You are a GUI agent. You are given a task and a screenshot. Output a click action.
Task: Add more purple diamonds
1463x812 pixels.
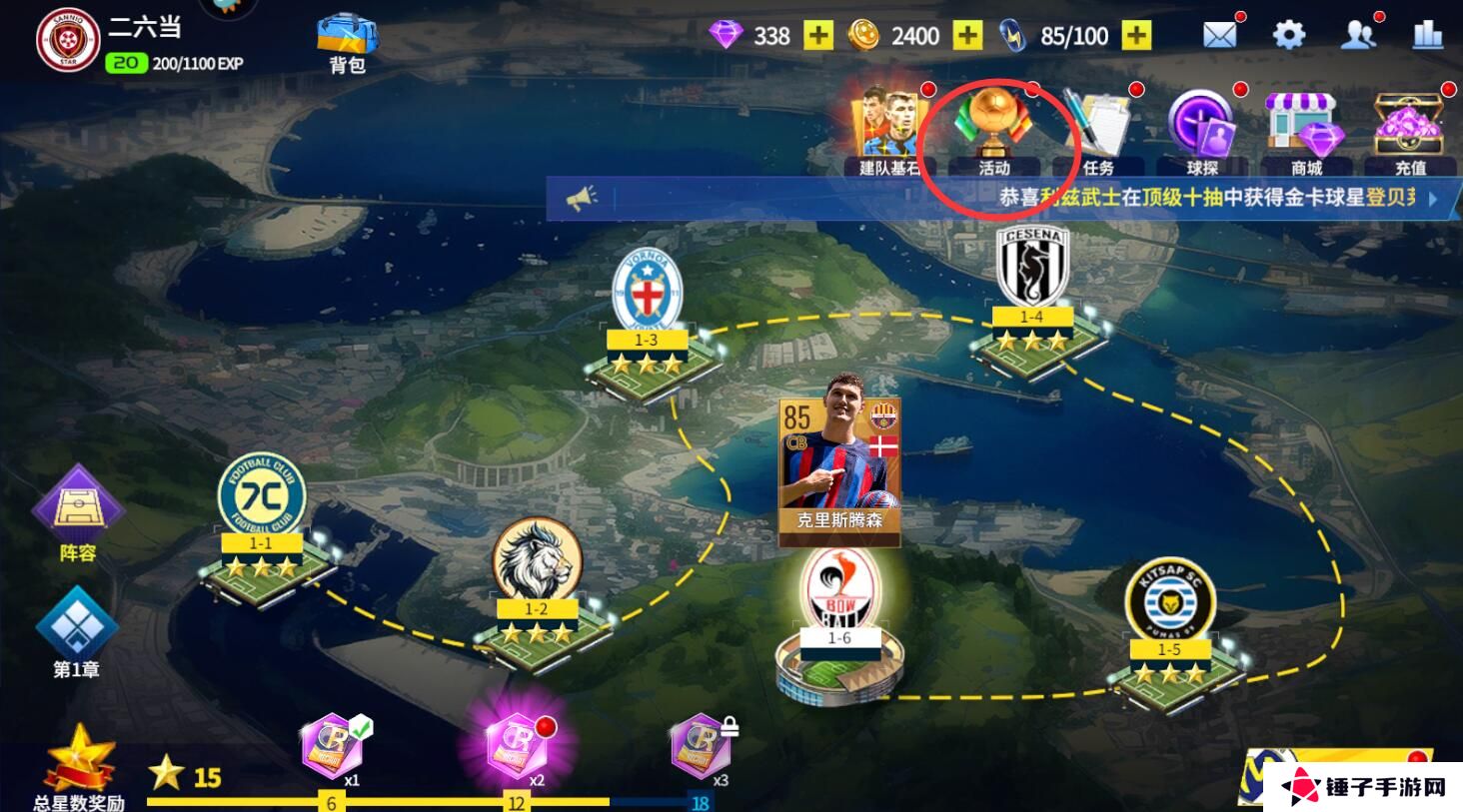818,36
